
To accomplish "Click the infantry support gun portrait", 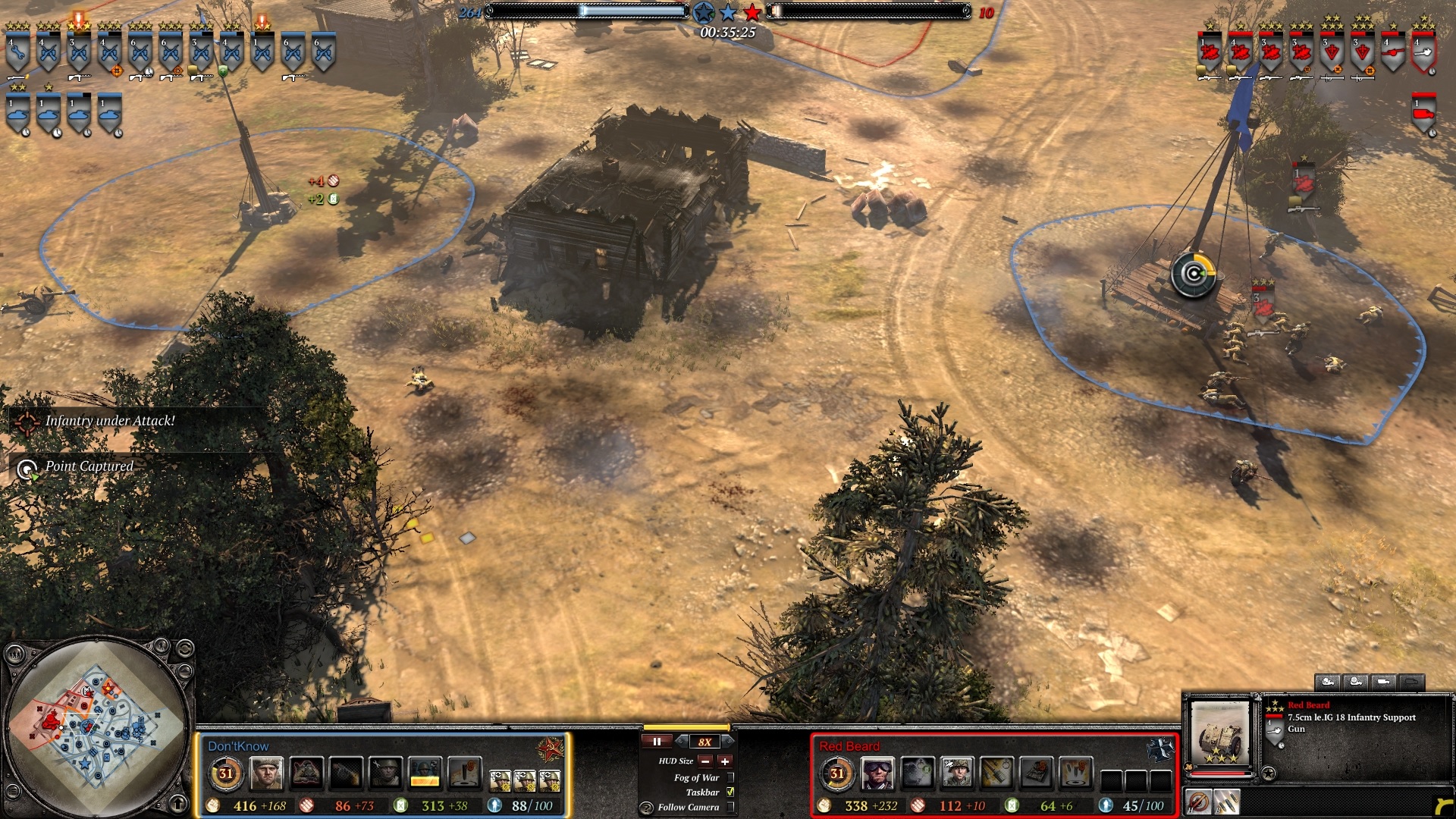I will (1219, 733).
